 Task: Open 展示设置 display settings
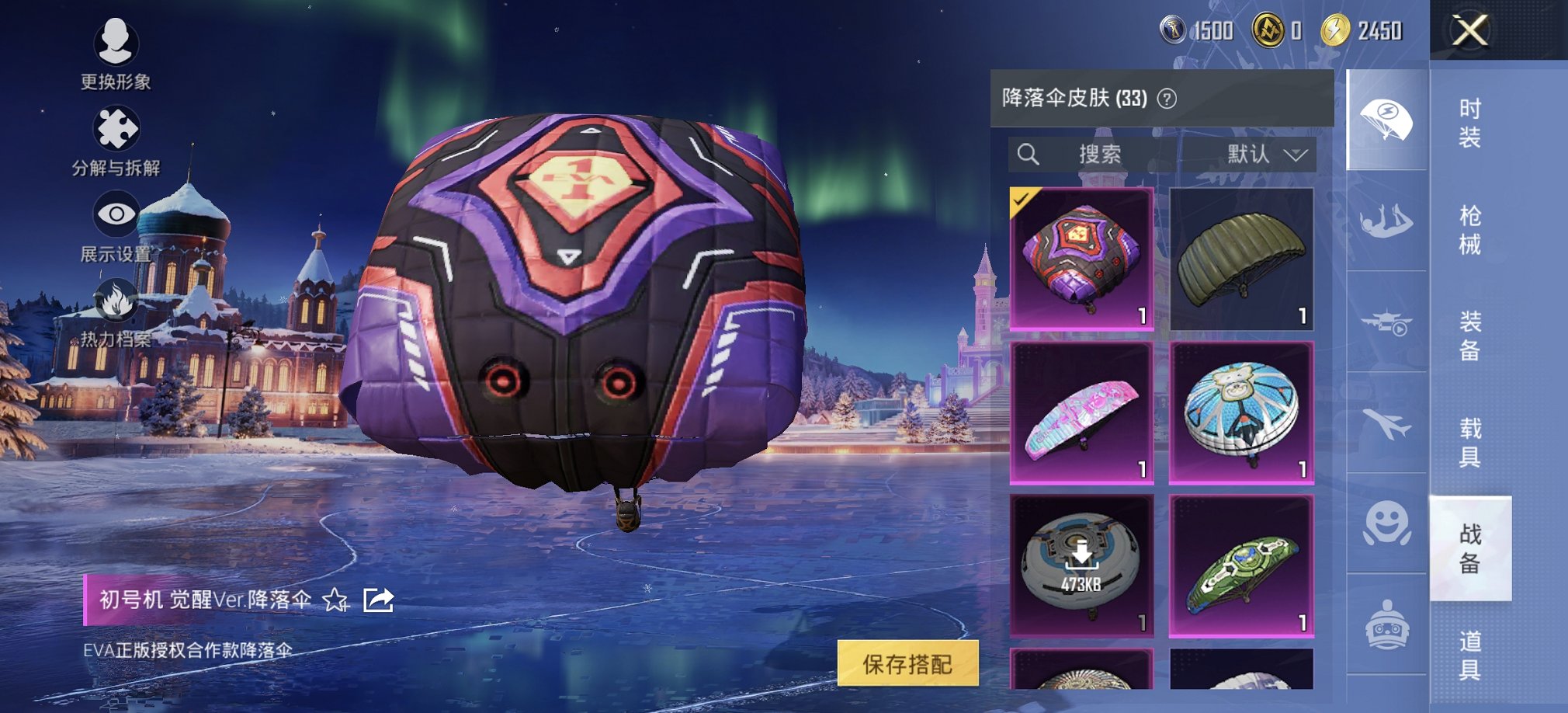[x=116, y=225]
